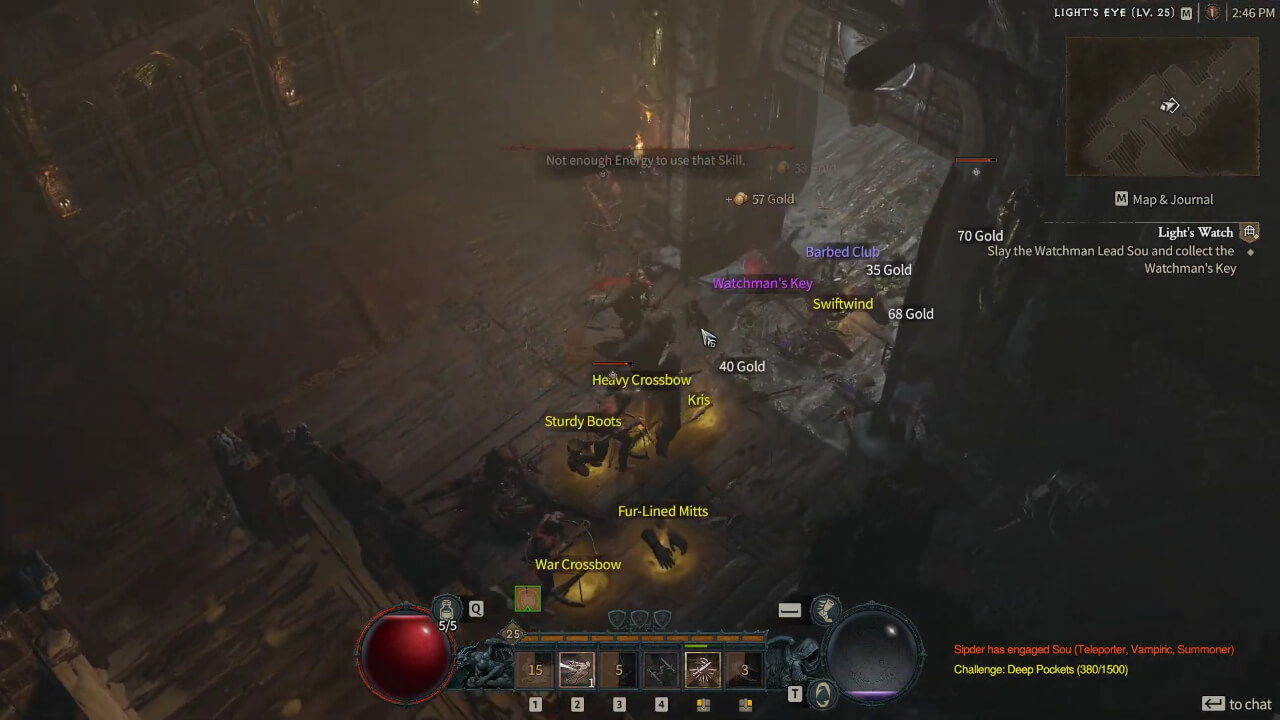Click the M icon next to Map & Journal
The image size is (1280, 720).
(x=1121, y=198)
